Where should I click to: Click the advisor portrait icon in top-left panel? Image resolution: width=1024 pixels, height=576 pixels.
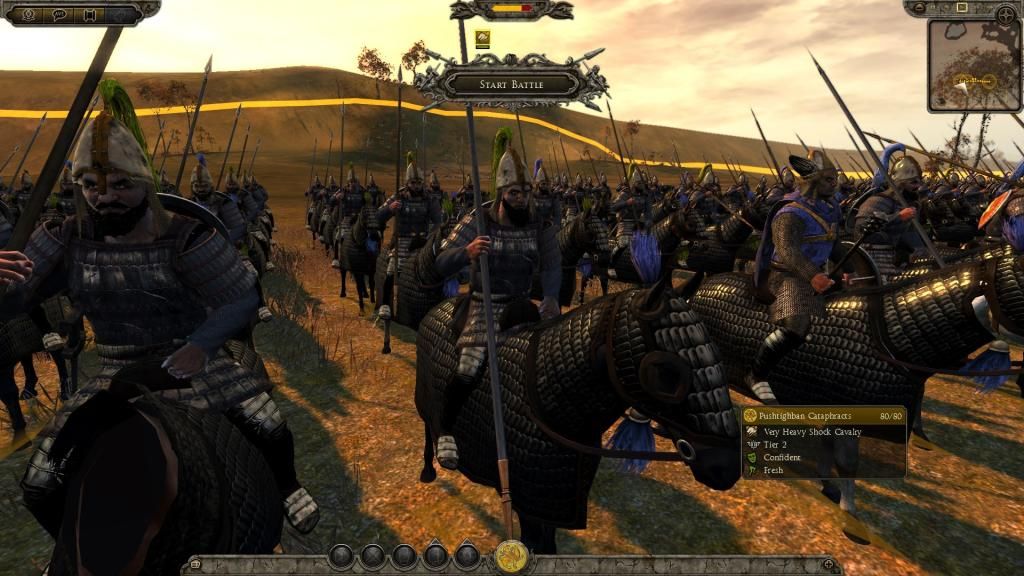tap(29, 14)
